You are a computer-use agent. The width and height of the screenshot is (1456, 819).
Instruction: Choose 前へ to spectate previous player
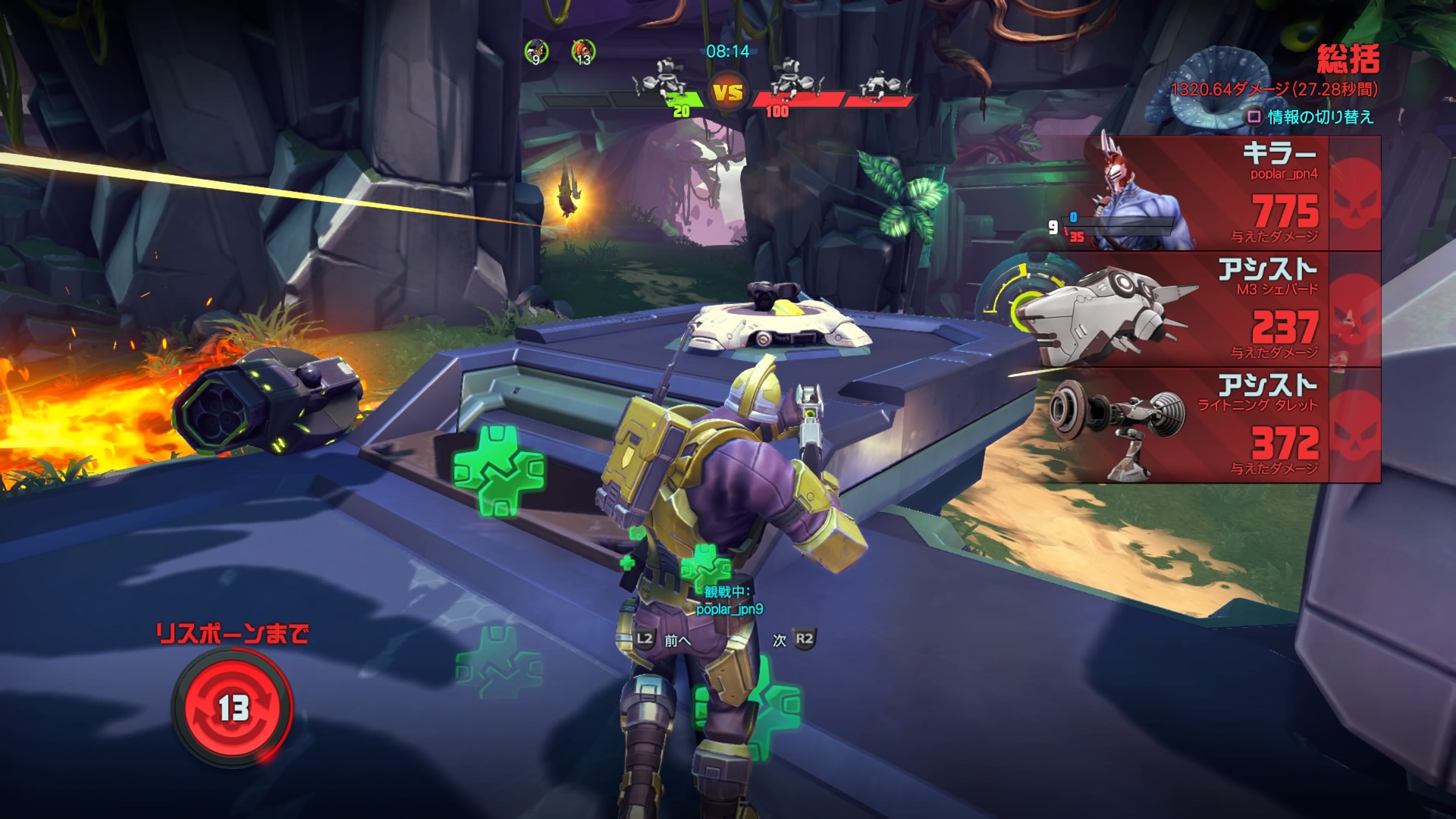coord(664,639)
